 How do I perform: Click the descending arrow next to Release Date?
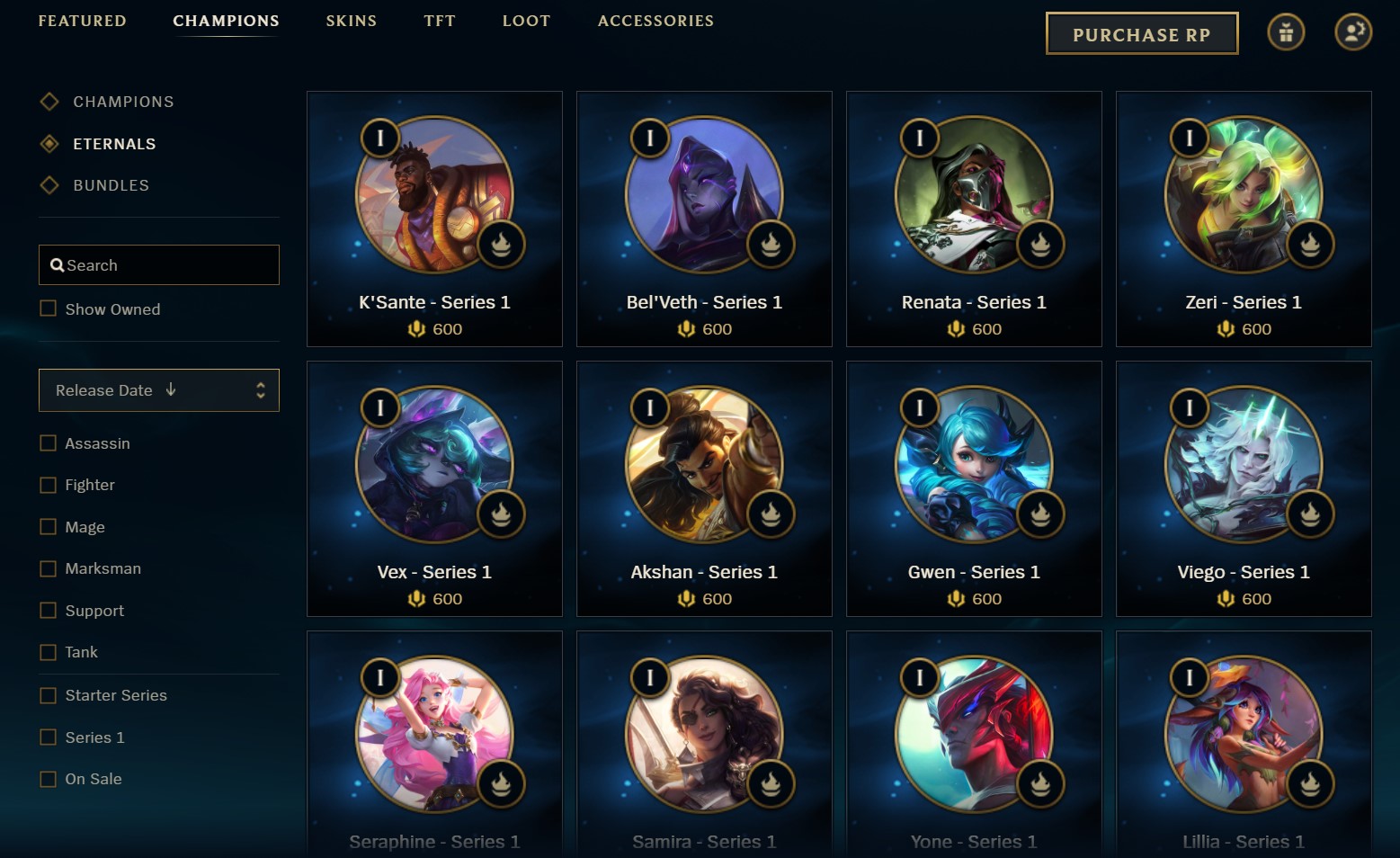pos(171,390)
